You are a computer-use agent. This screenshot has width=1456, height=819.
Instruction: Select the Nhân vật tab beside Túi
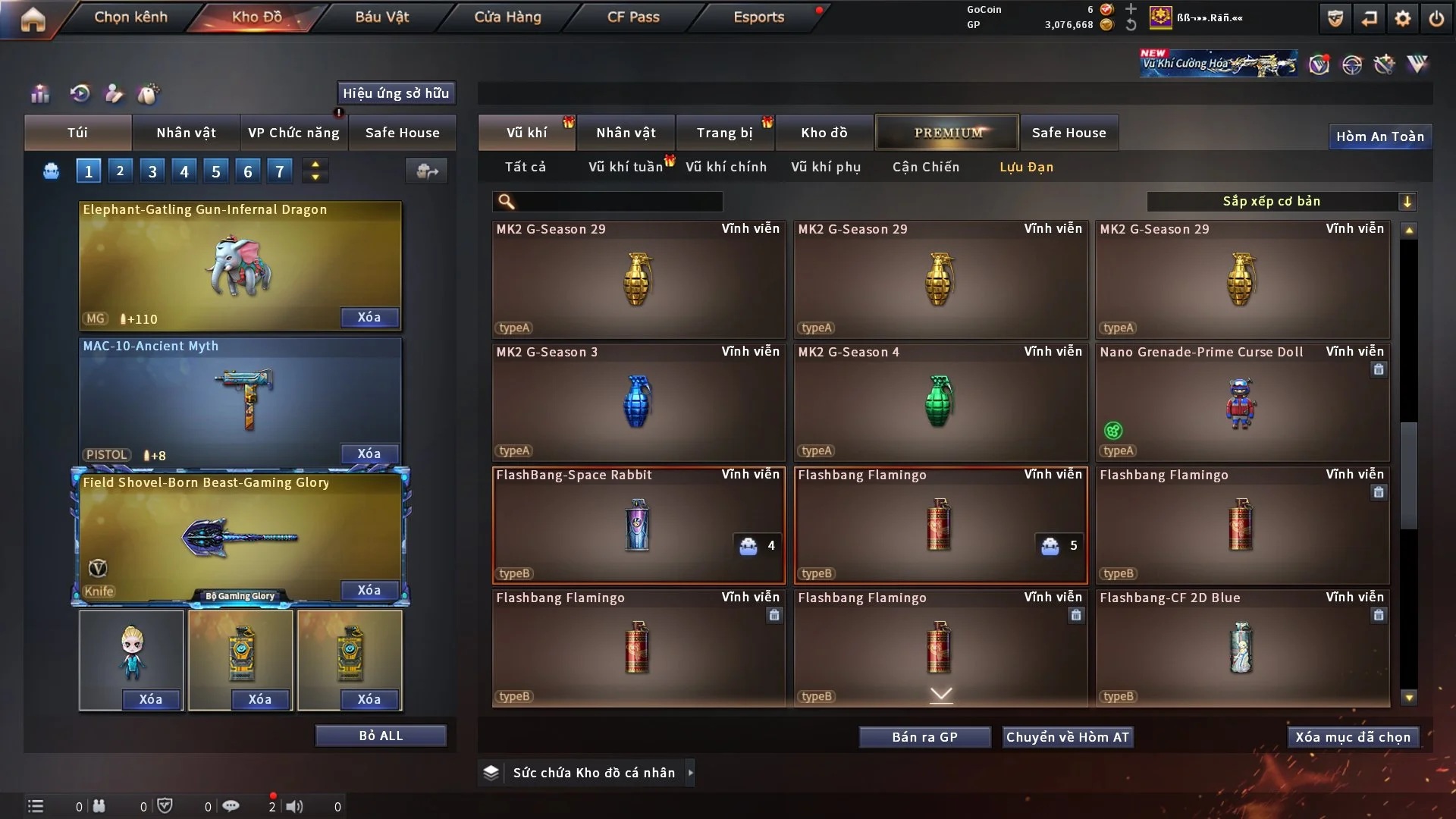pos(186,133)
